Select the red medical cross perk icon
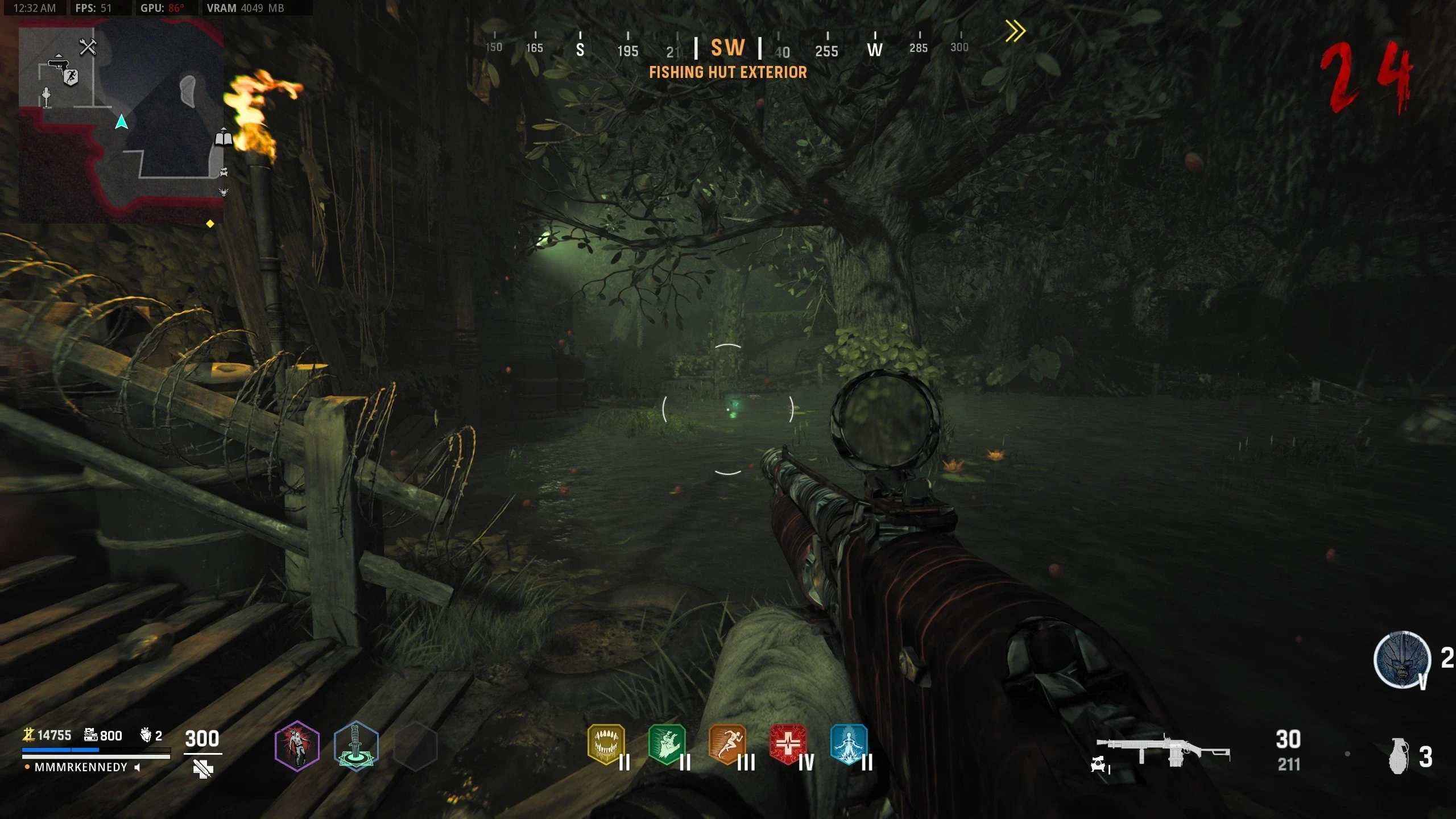The width and height of the screenshot is (1456, 819). (x=788, y=743)
